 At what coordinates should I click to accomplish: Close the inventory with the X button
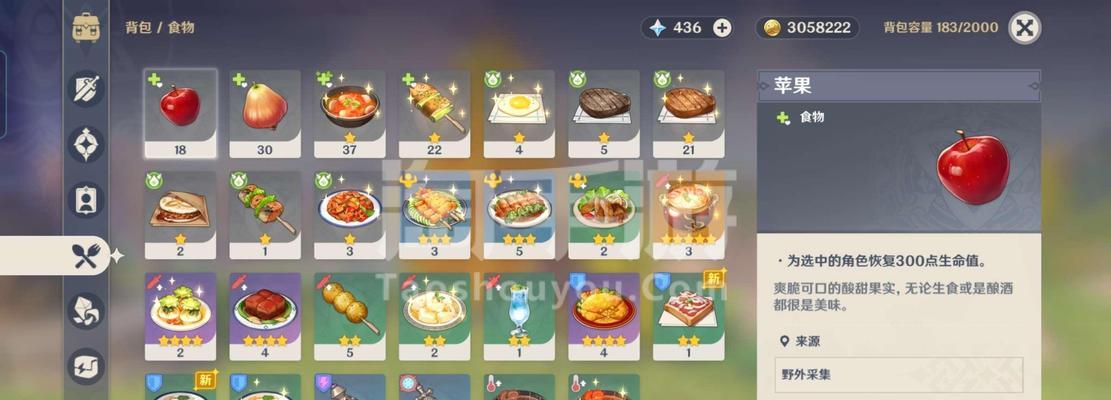tap(1024, 28)
